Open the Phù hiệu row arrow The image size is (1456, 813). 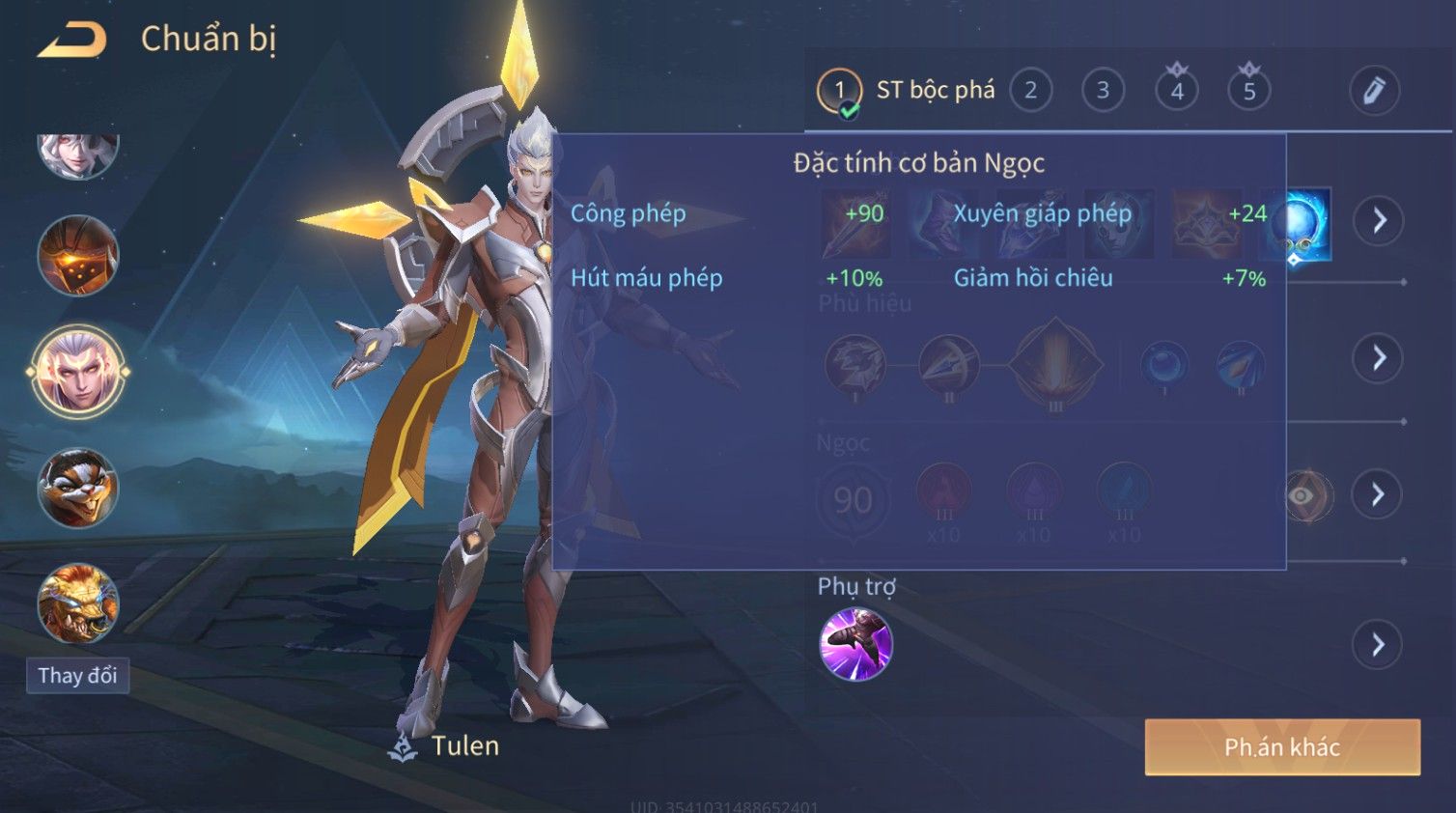tap(1378, 358)
